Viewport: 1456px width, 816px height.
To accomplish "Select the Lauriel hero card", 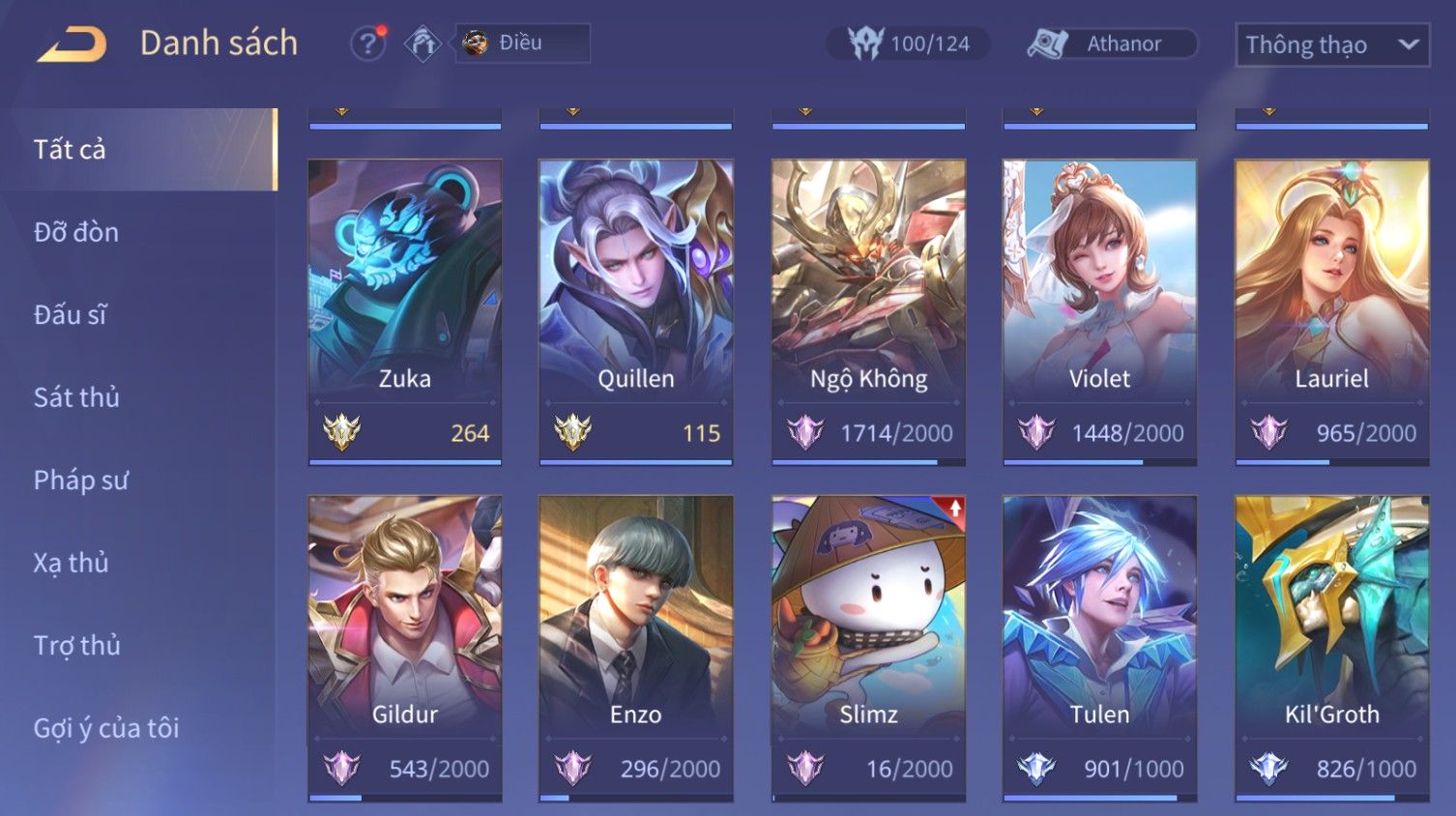I will 1331,309.
